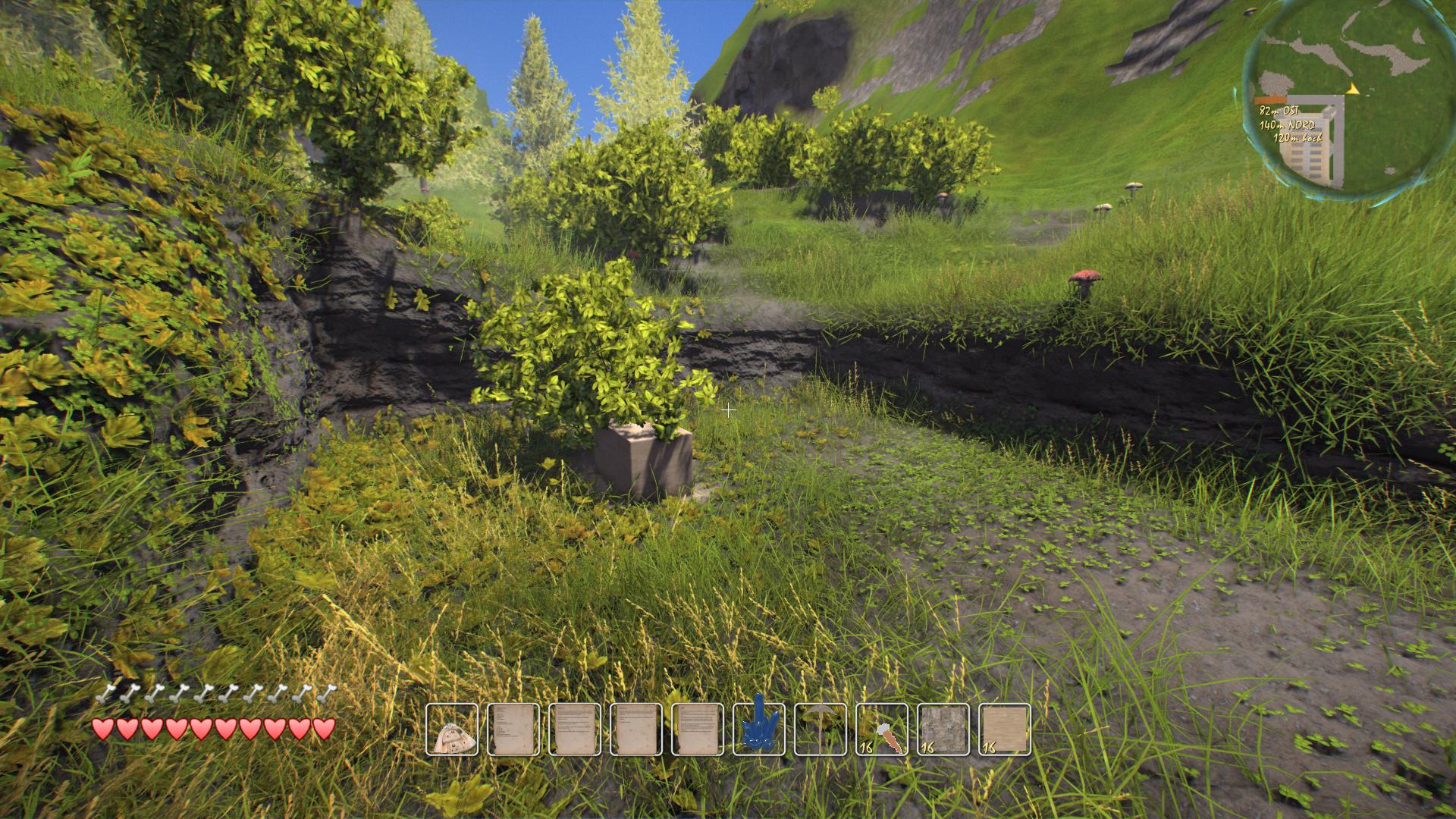Viewport: 1456px width, 819px height.
Task: Select the blue crystal hotbar slot
Action: [x=759, y=730]
